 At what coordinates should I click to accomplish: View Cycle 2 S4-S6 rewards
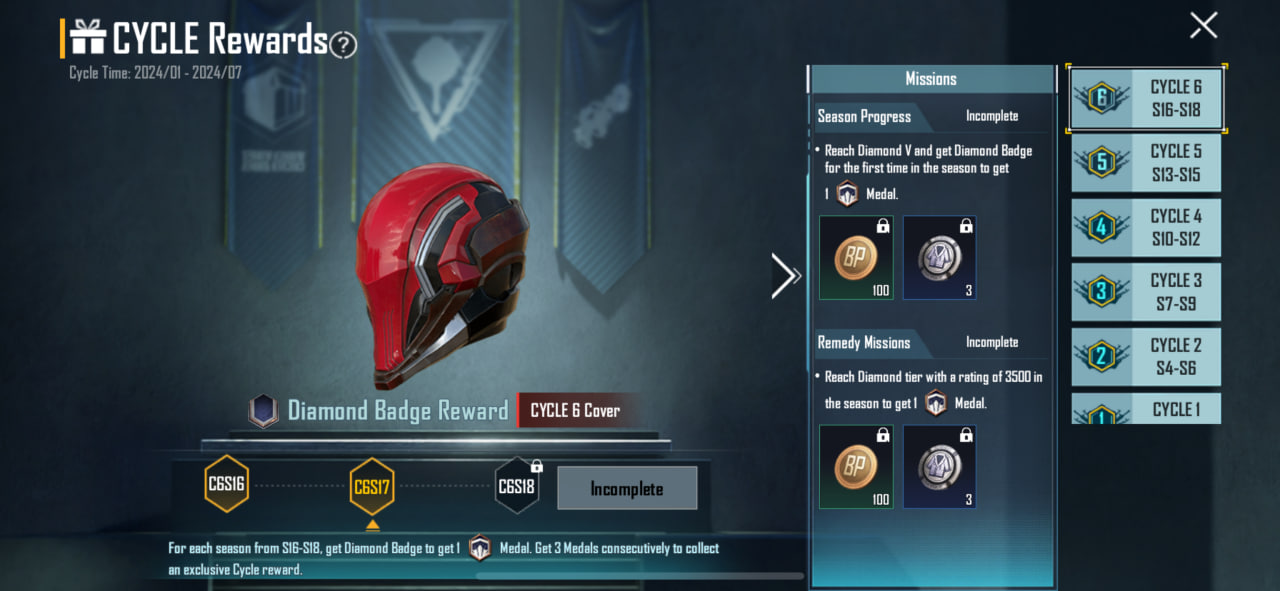tap(1146, 357)
